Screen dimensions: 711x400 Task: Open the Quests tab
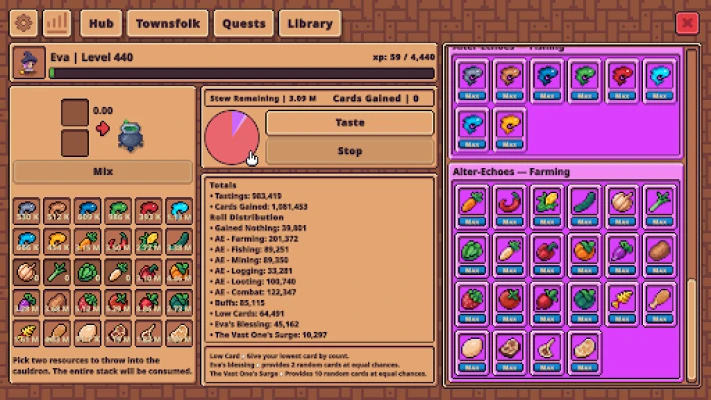coord(244,23)
